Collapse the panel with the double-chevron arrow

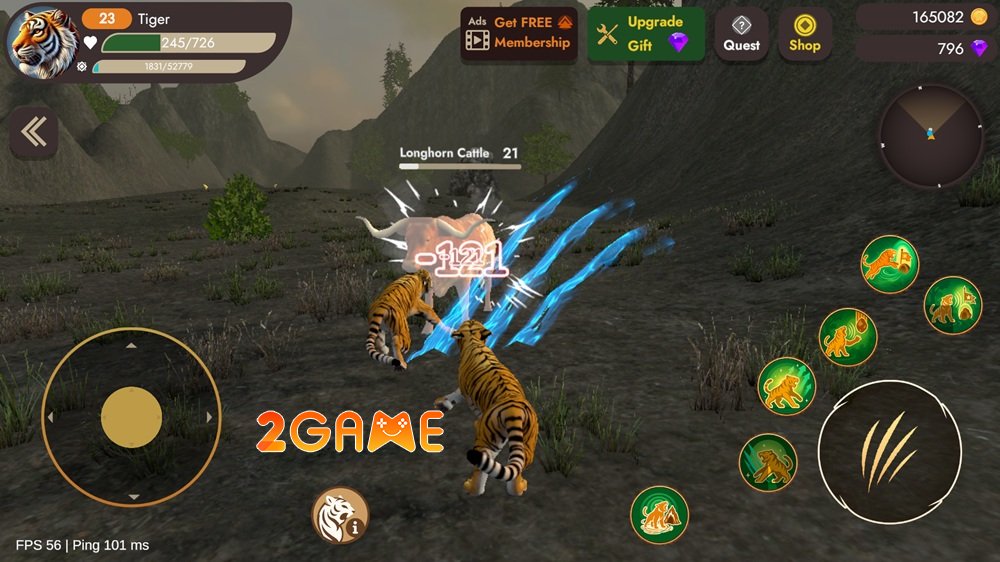click(34, 134)
